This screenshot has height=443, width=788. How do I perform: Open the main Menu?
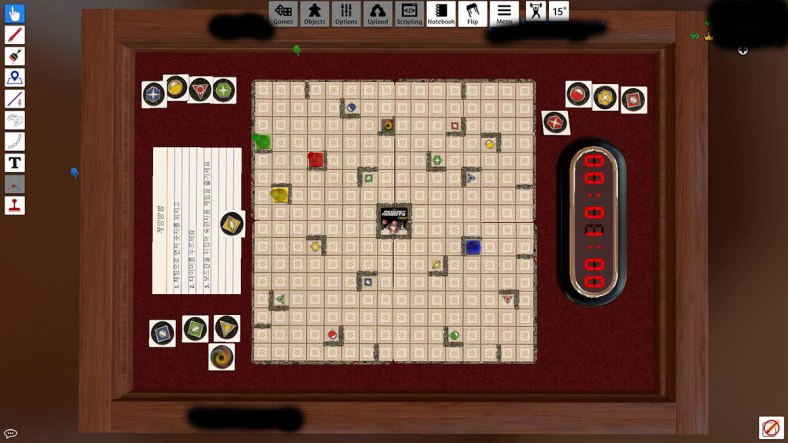coord(504,13)
